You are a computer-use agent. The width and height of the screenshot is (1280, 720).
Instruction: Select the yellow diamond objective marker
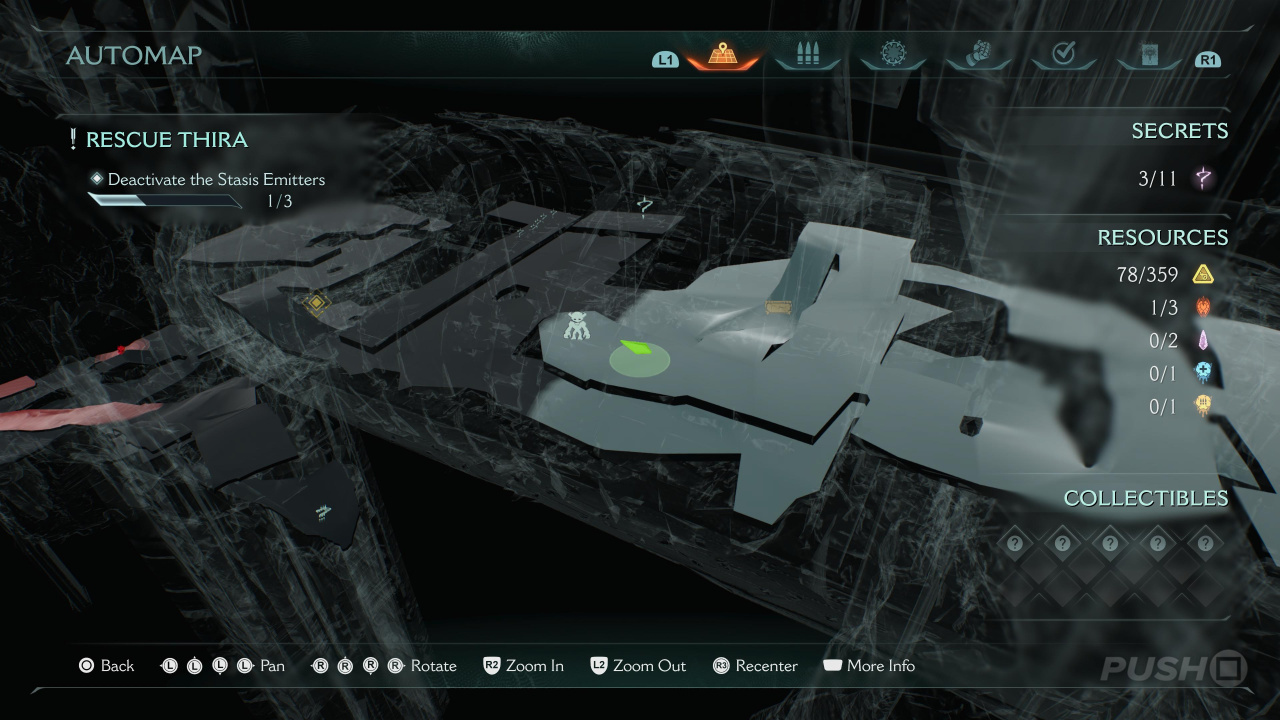(317, 302)
